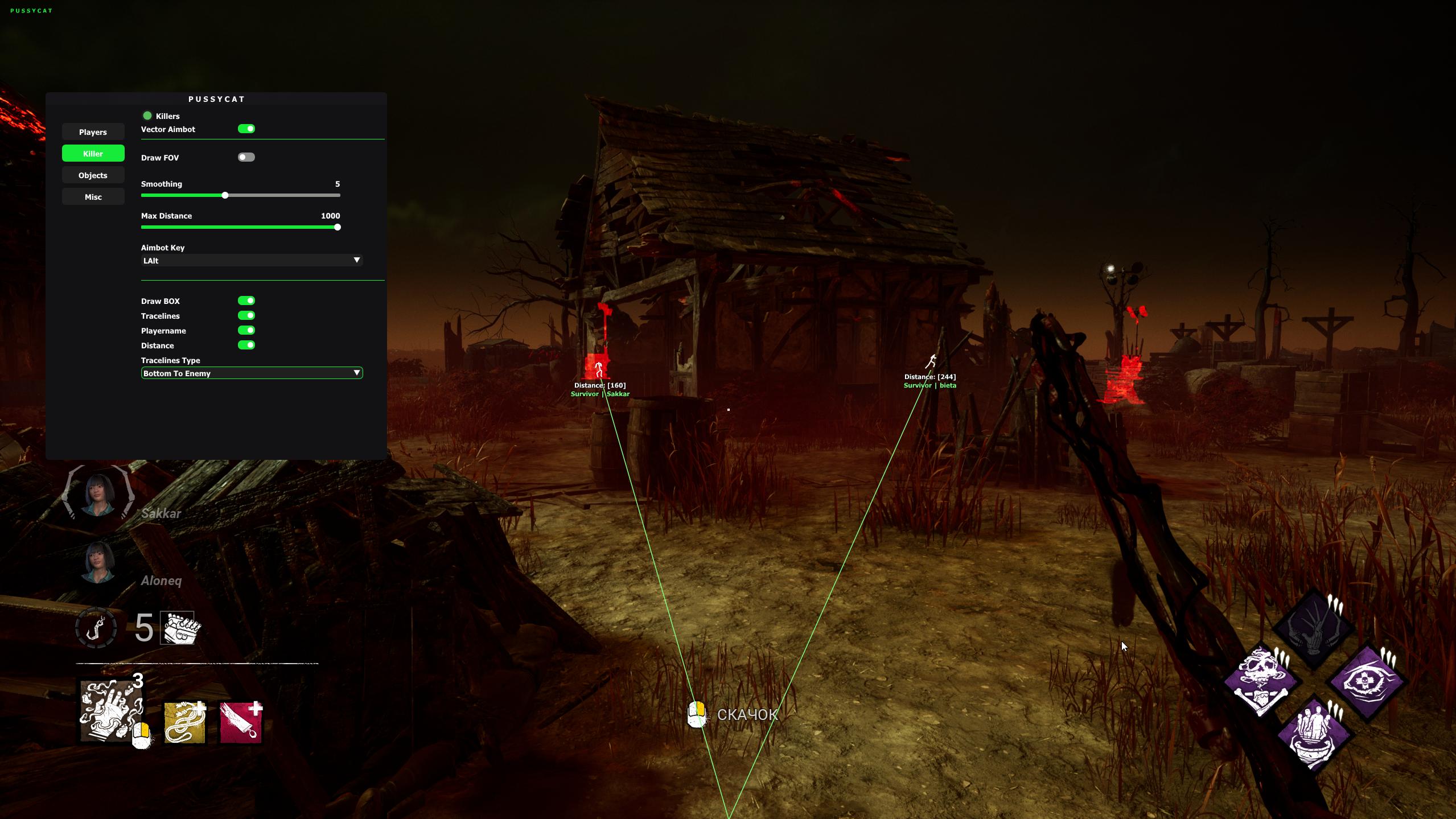Screen dimensions: 1456x819
Task: Toggle the Distance switch
Action: click(x=246, y=345)
